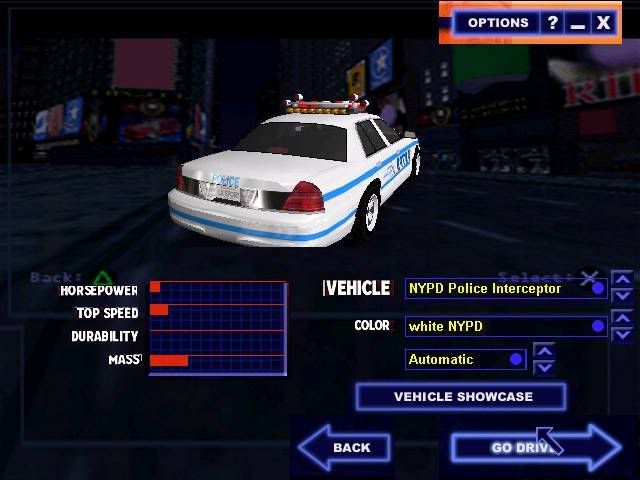The height and width of the screenshot is (480, 640).
Task: Open the Vehicle Showcase
Action: pos(461,397)
